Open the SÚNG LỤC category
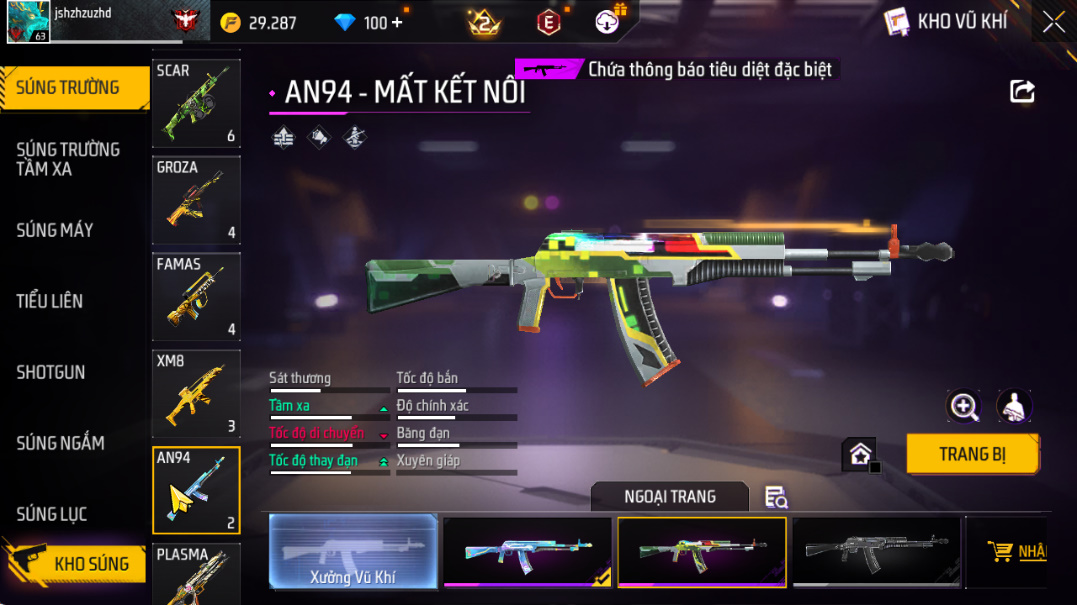Screen dimensions: 1077x605 point(52,514)
